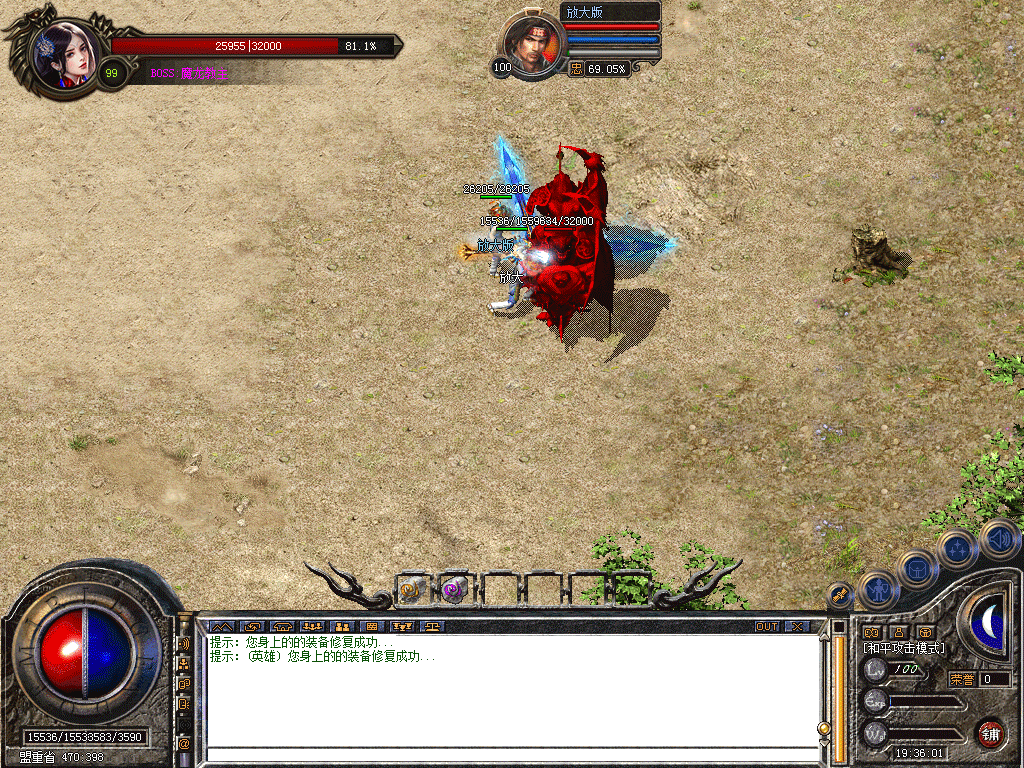Viewport: 1024px width, 768px height.
Task: Select the hero portrait labeled 放大版
Action: pos(533,45)
